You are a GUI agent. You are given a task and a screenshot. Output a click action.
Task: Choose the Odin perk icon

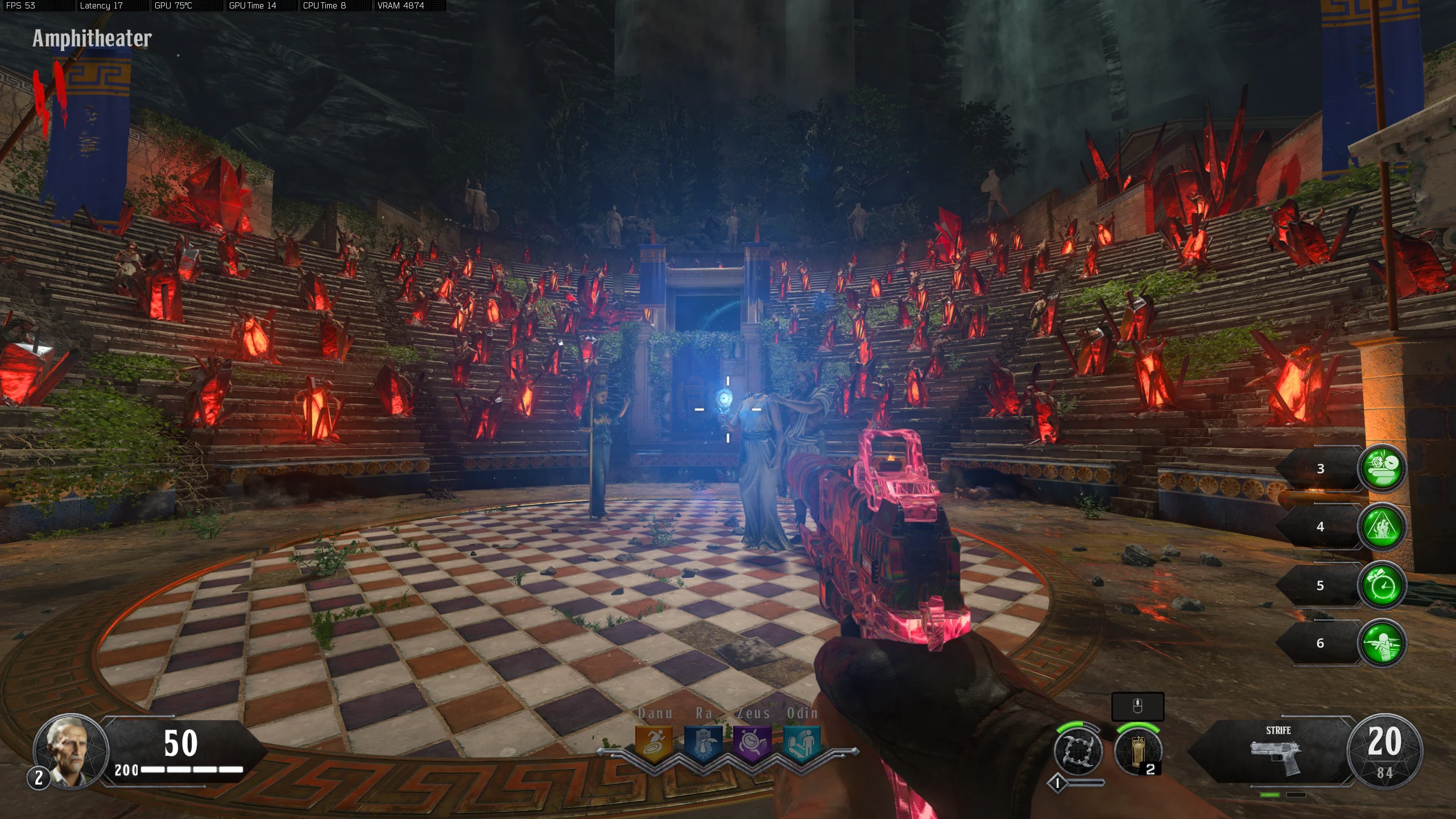[x=802, y=743]
